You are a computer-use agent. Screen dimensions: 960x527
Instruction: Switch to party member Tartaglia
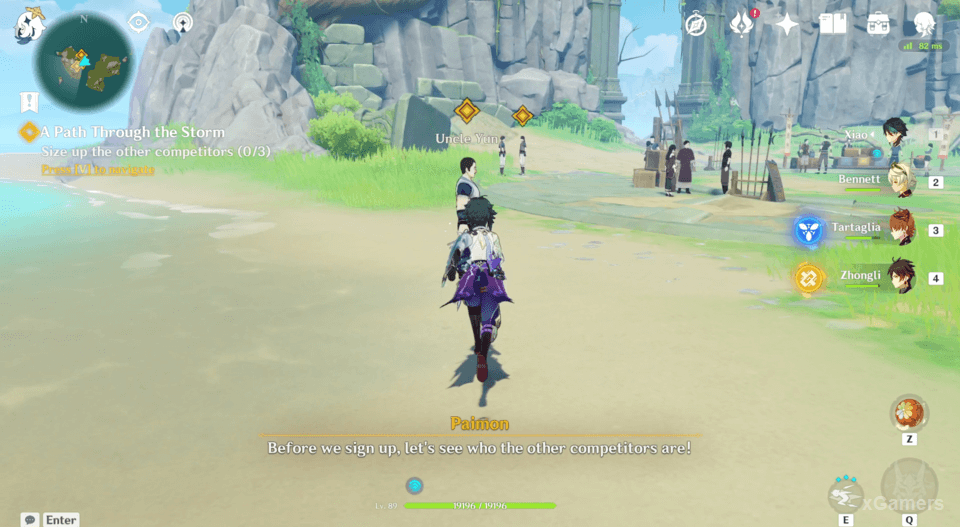(900, 229)
